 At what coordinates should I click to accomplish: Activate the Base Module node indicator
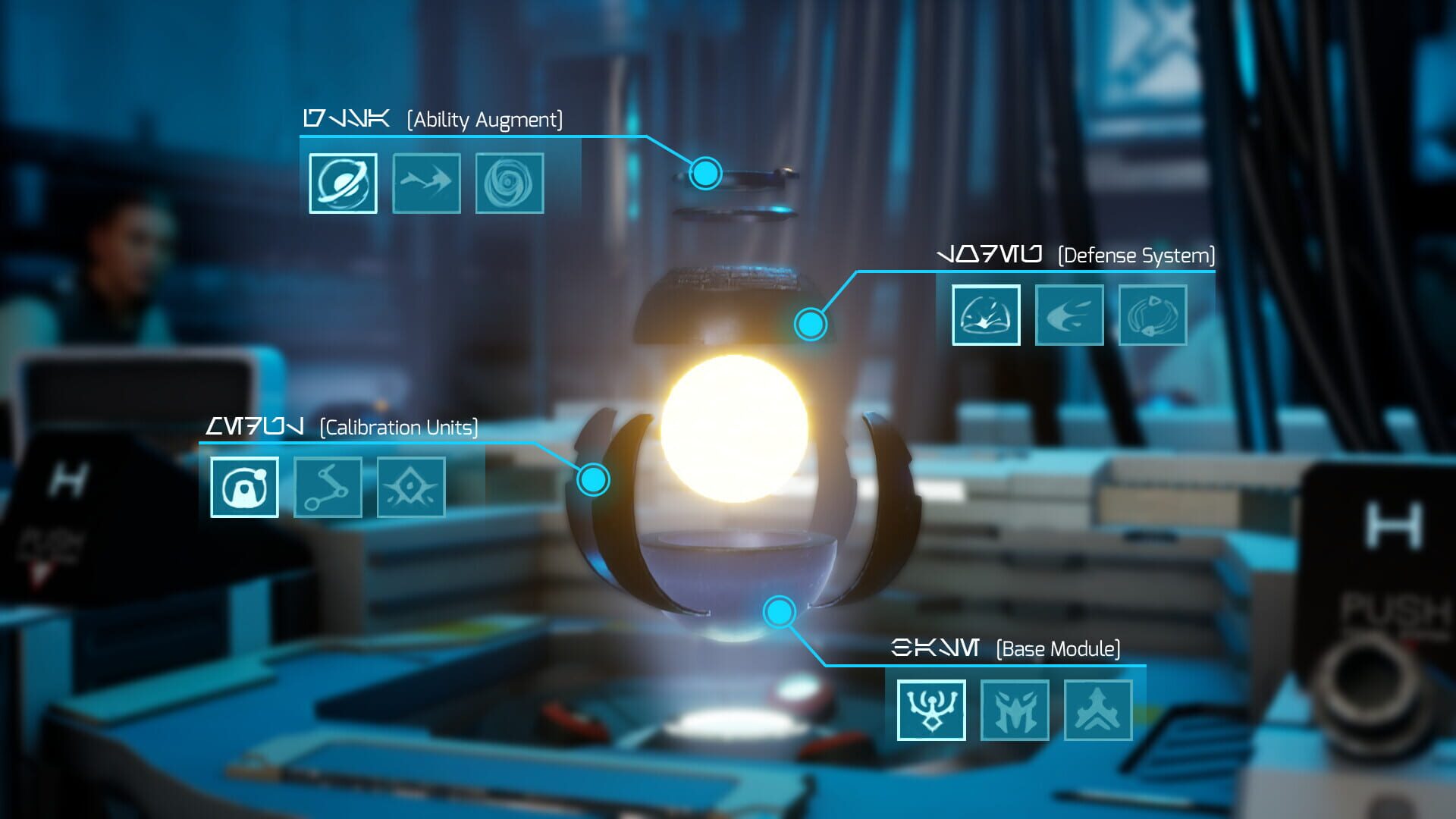pos(779,610)
